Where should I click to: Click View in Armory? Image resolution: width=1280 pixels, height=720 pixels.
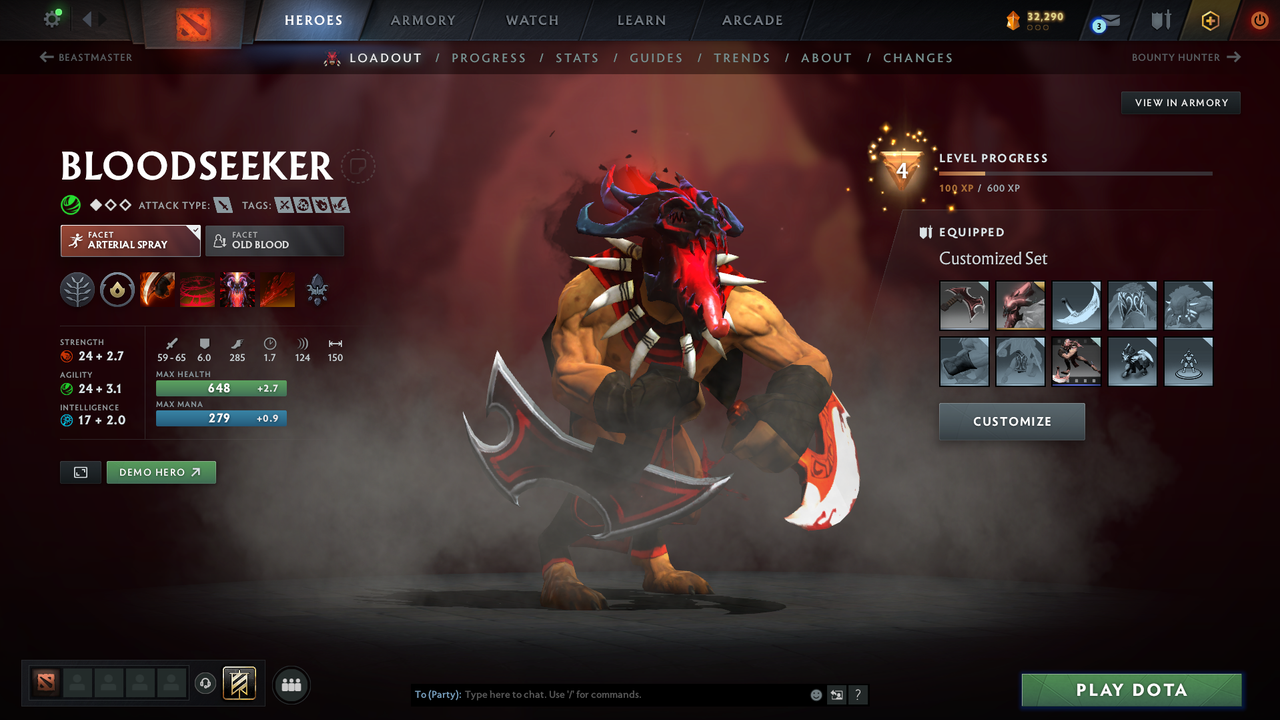[x=1180, y=102]
